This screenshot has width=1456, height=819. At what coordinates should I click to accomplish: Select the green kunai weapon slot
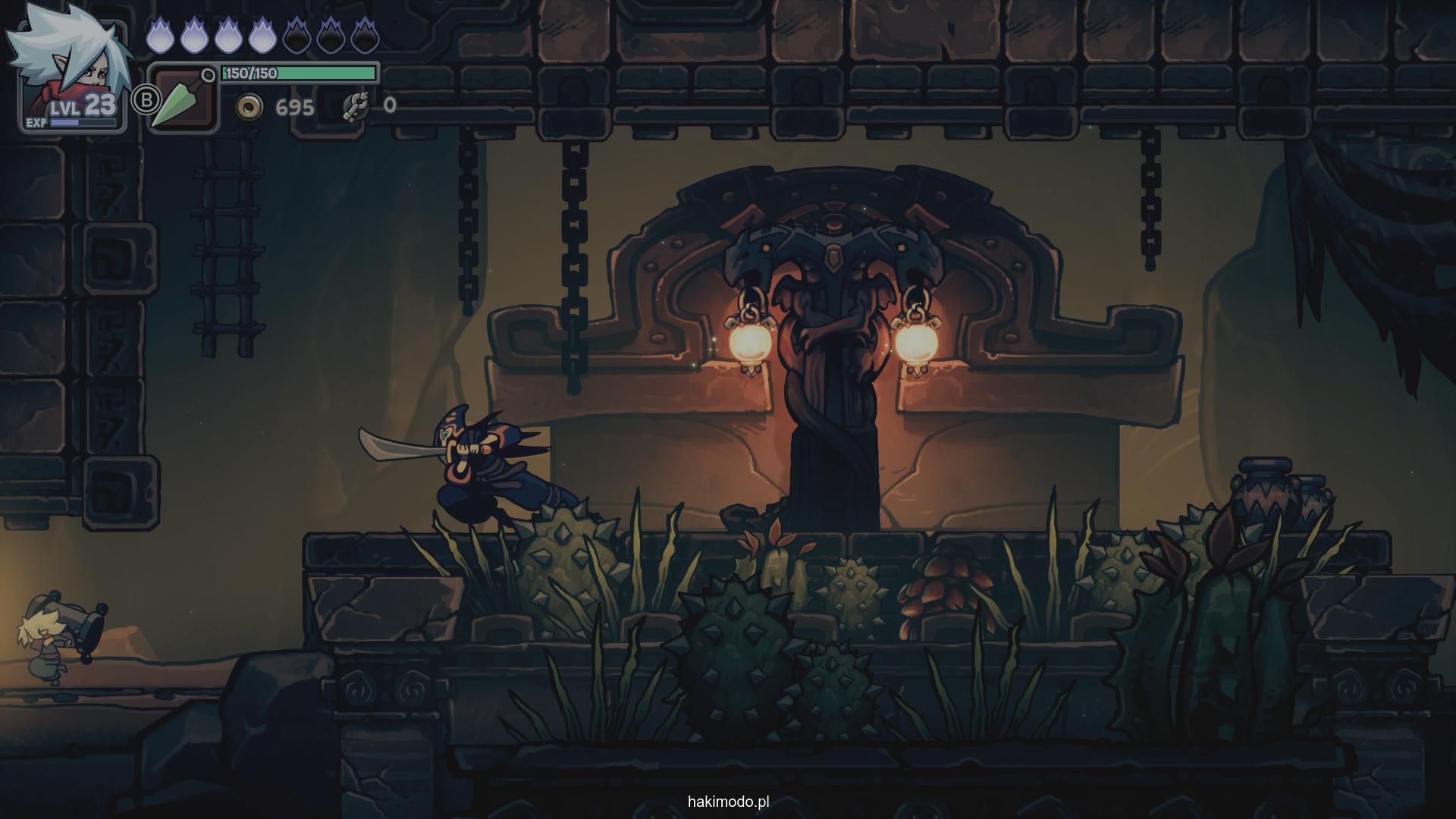(x=182, y=99)
